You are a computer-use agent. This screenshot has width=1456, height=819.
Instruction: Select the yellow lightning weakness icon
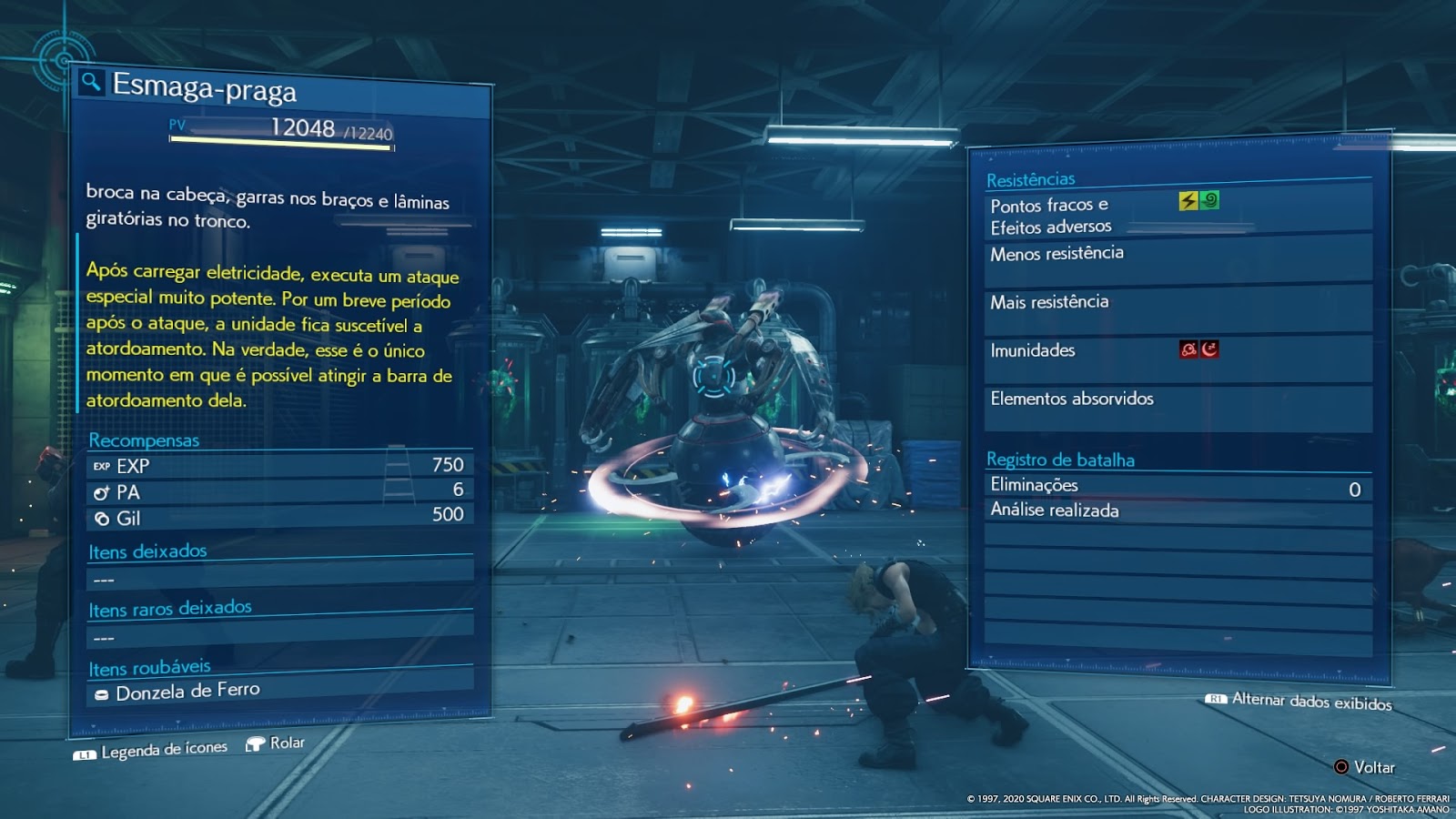(1188, 201)
